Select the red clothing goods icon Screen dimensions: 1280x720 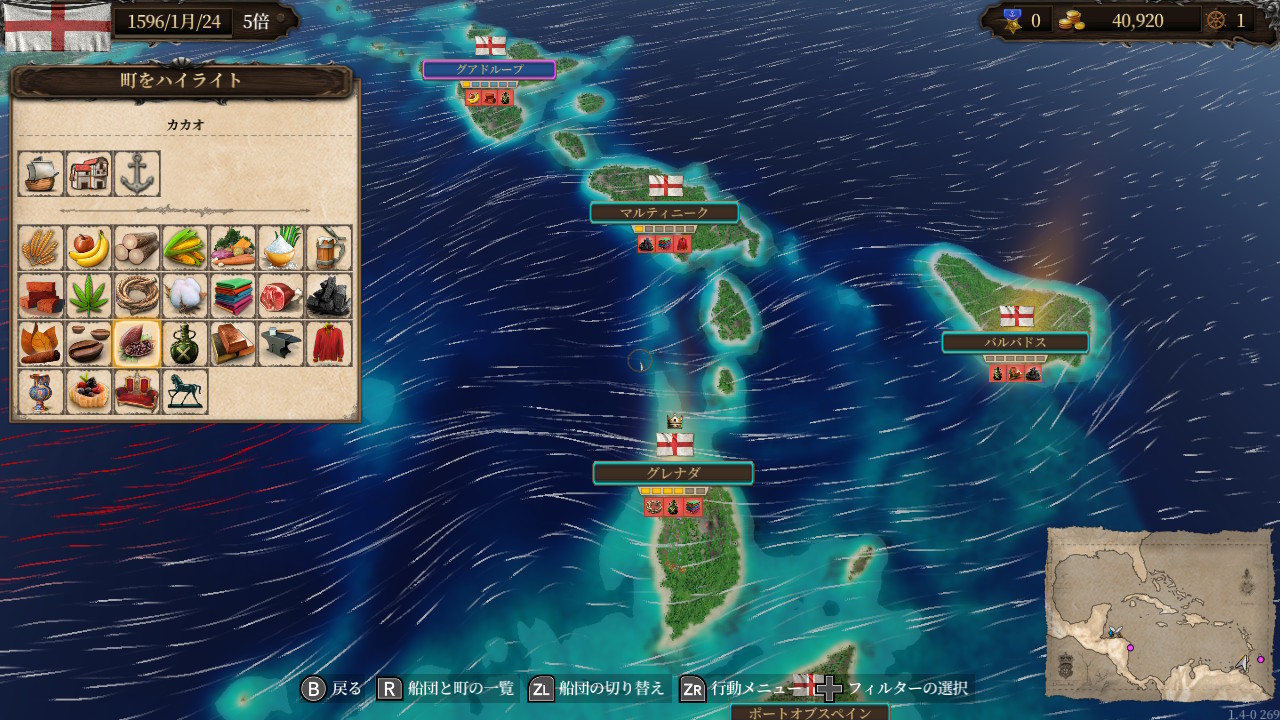tap(329, 343)
